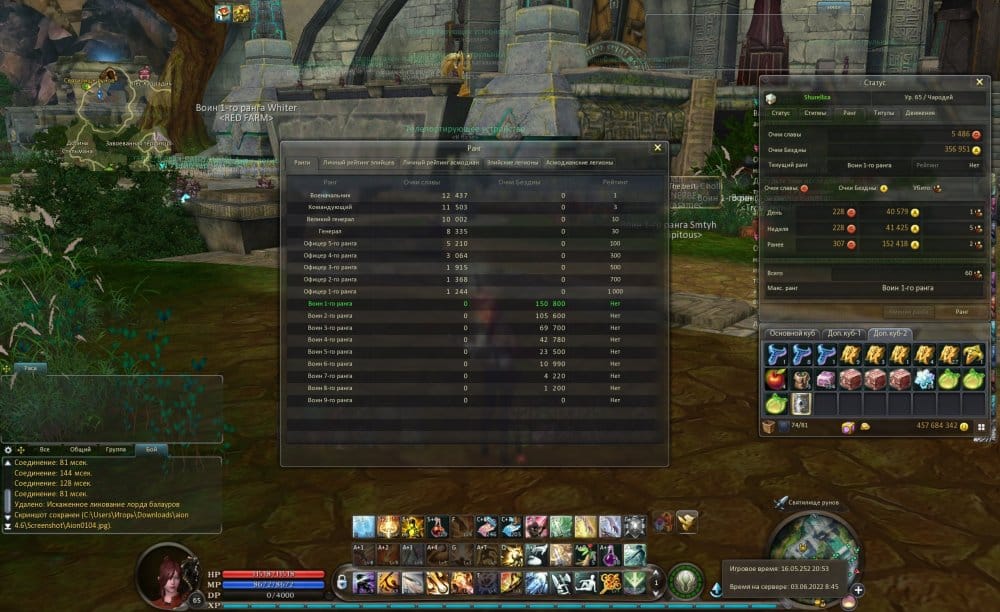Select the Все chat tab
The width and height of the screenshot is (1000, 612).
click(x=45, y=450)
